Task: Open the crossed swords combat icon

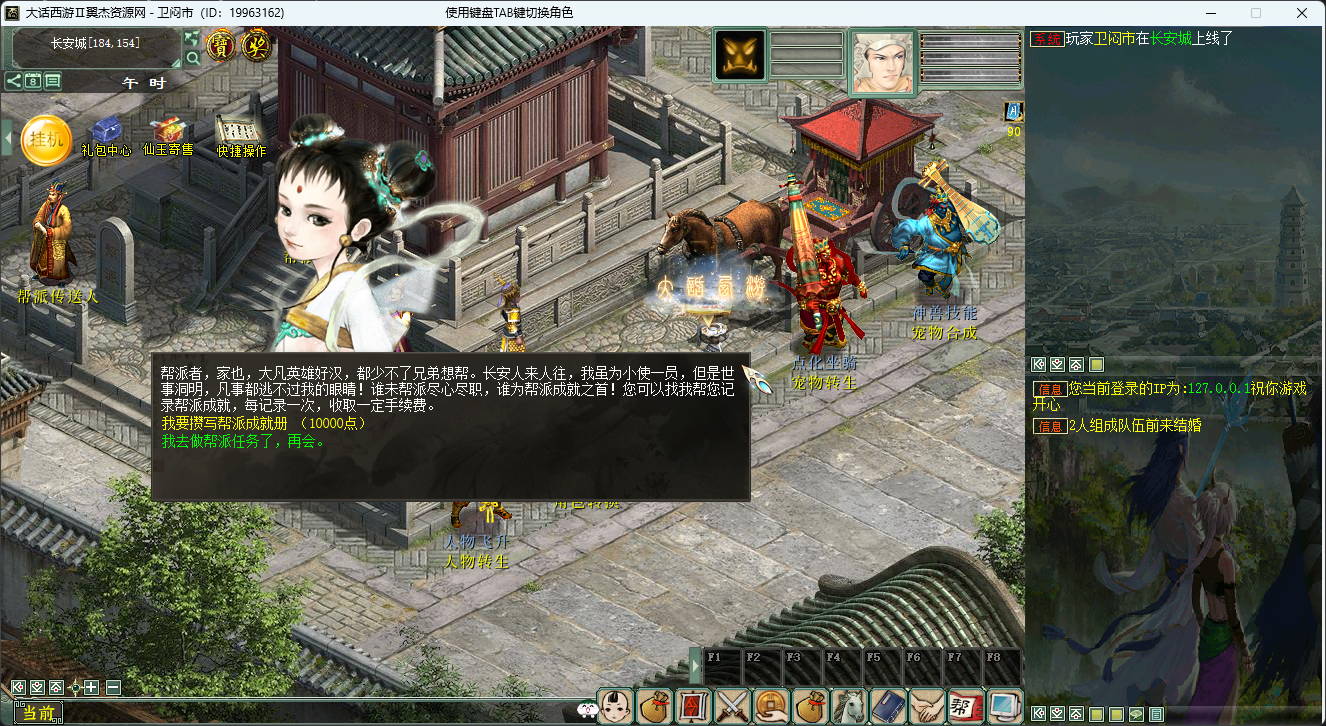Action: (733, 706)
